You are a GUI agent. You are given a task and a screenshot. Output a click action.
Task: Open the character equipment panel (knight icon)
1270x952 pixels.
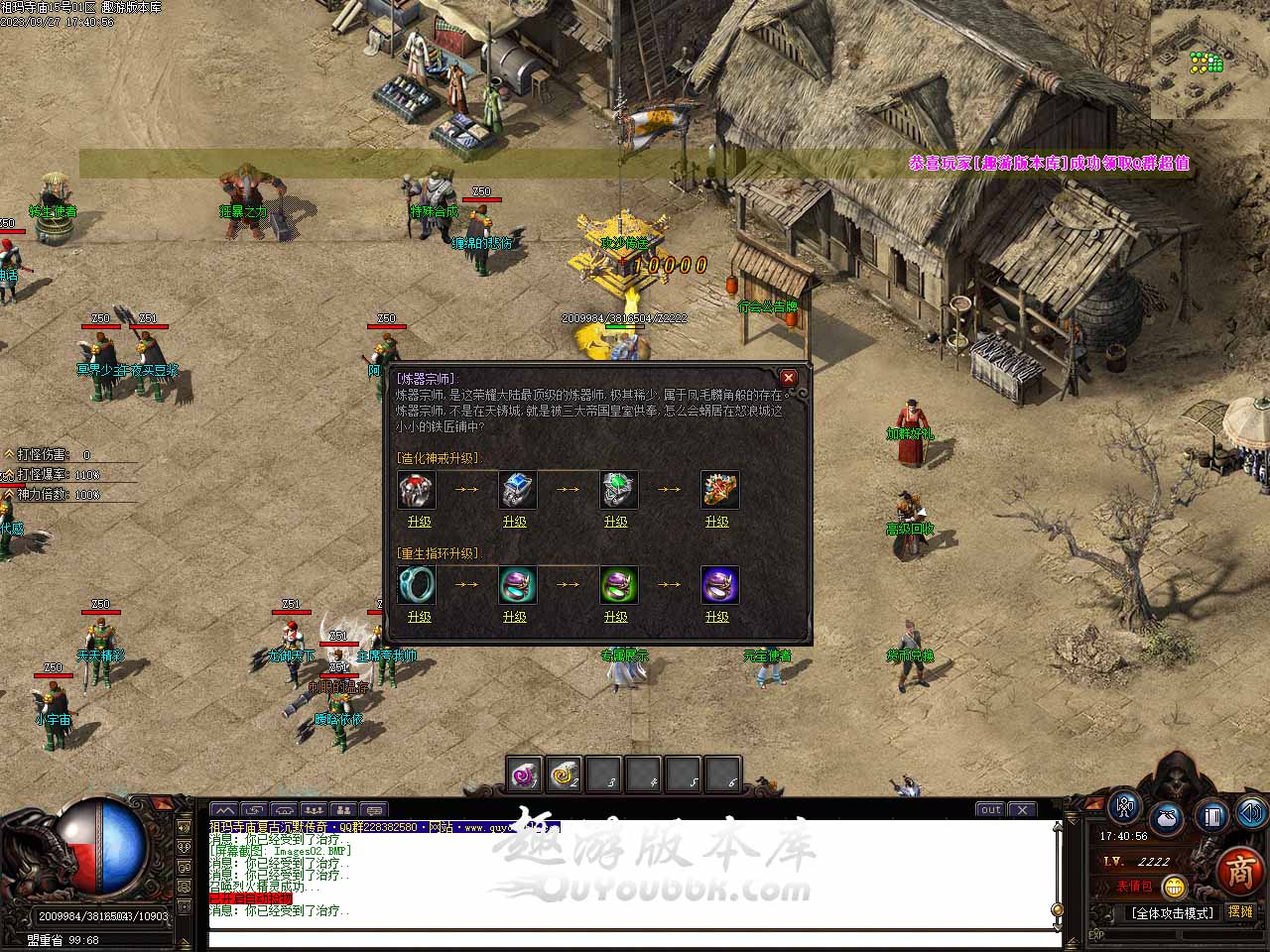coord(1124,806)
